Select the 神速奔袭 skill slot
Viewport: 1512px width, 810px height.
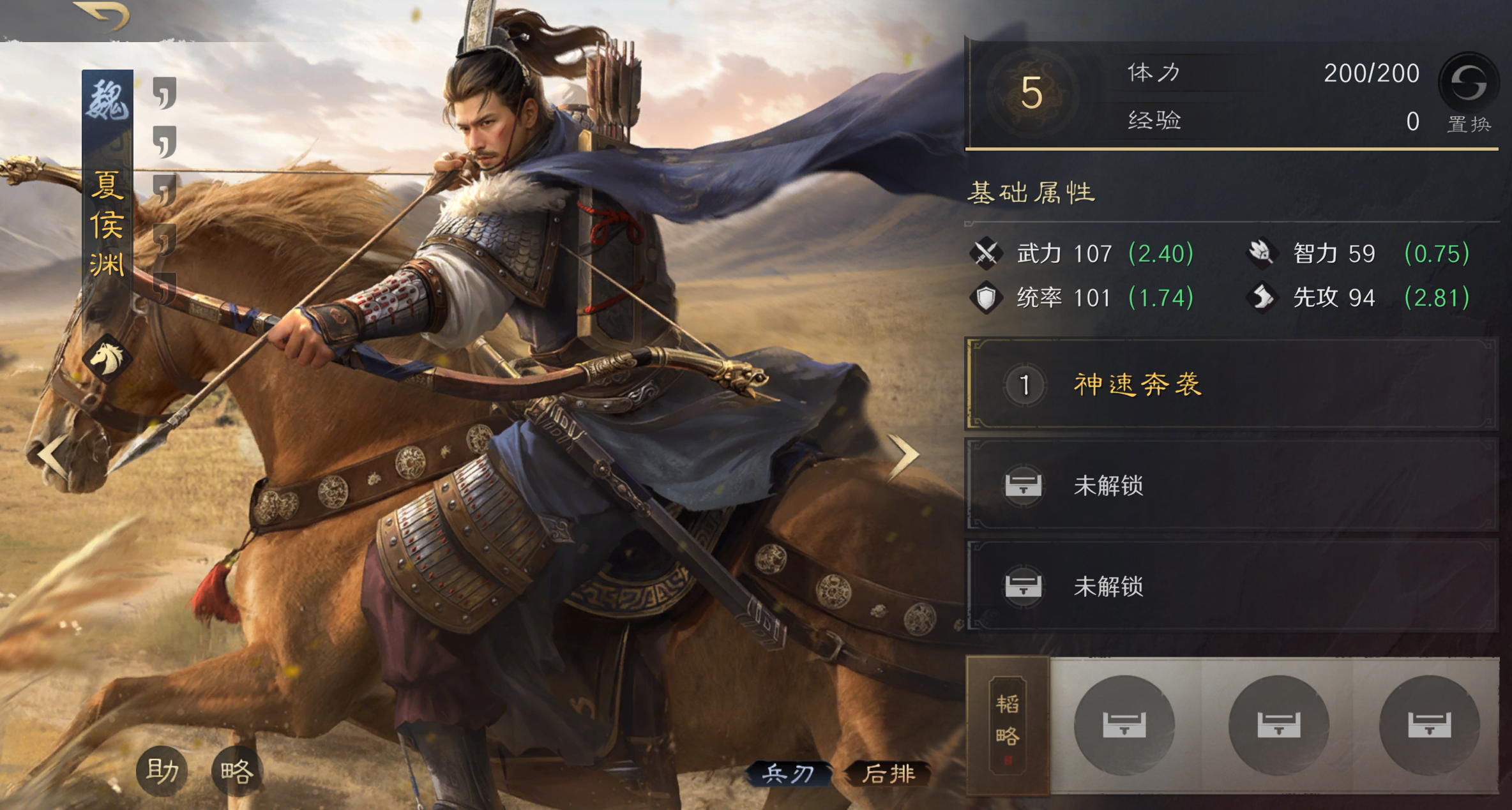pyautogui.click(x=1231, y=384)
